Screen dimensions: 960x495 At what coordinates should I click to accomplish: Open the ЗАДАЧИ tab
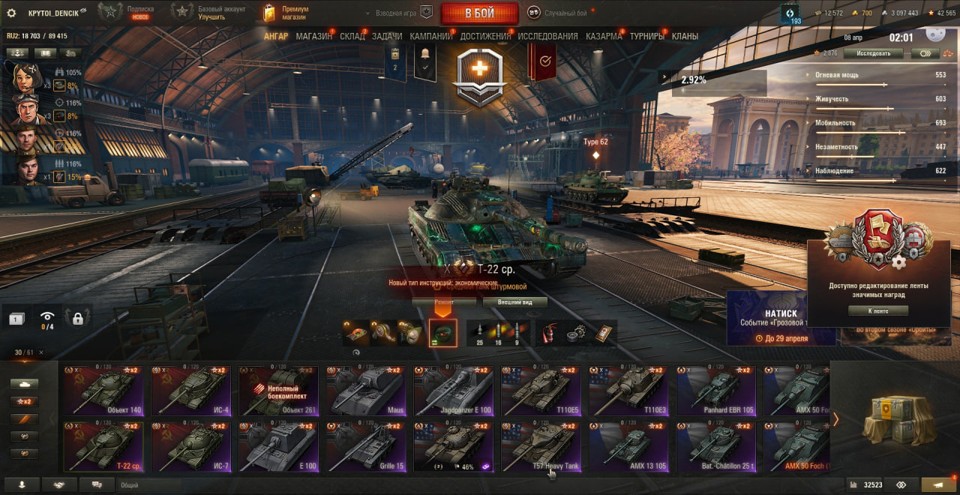[x=387, y=37]
